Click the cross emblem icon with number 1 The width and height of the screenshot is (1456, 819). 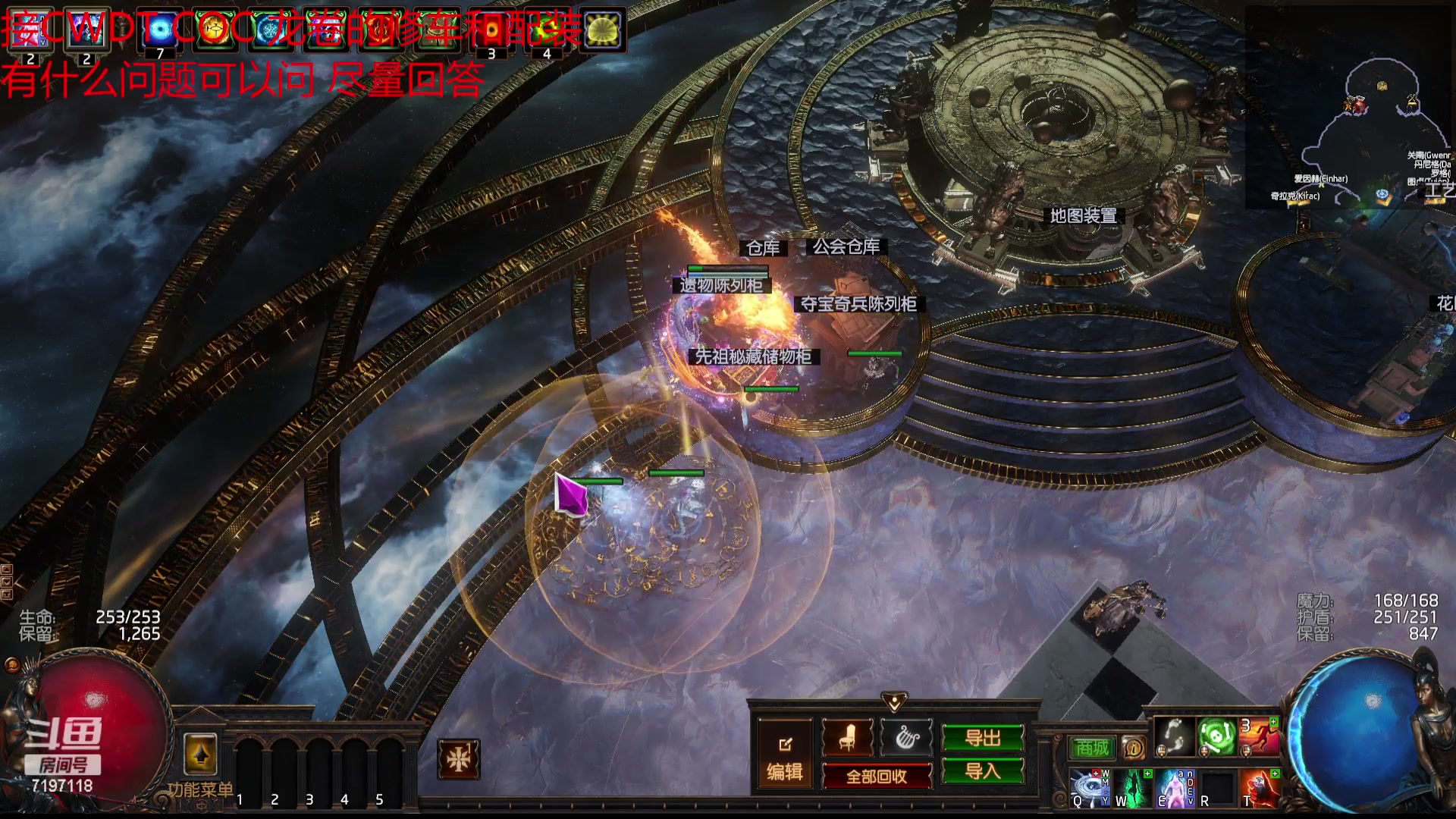pyautogui.click(x=459, y=759)
